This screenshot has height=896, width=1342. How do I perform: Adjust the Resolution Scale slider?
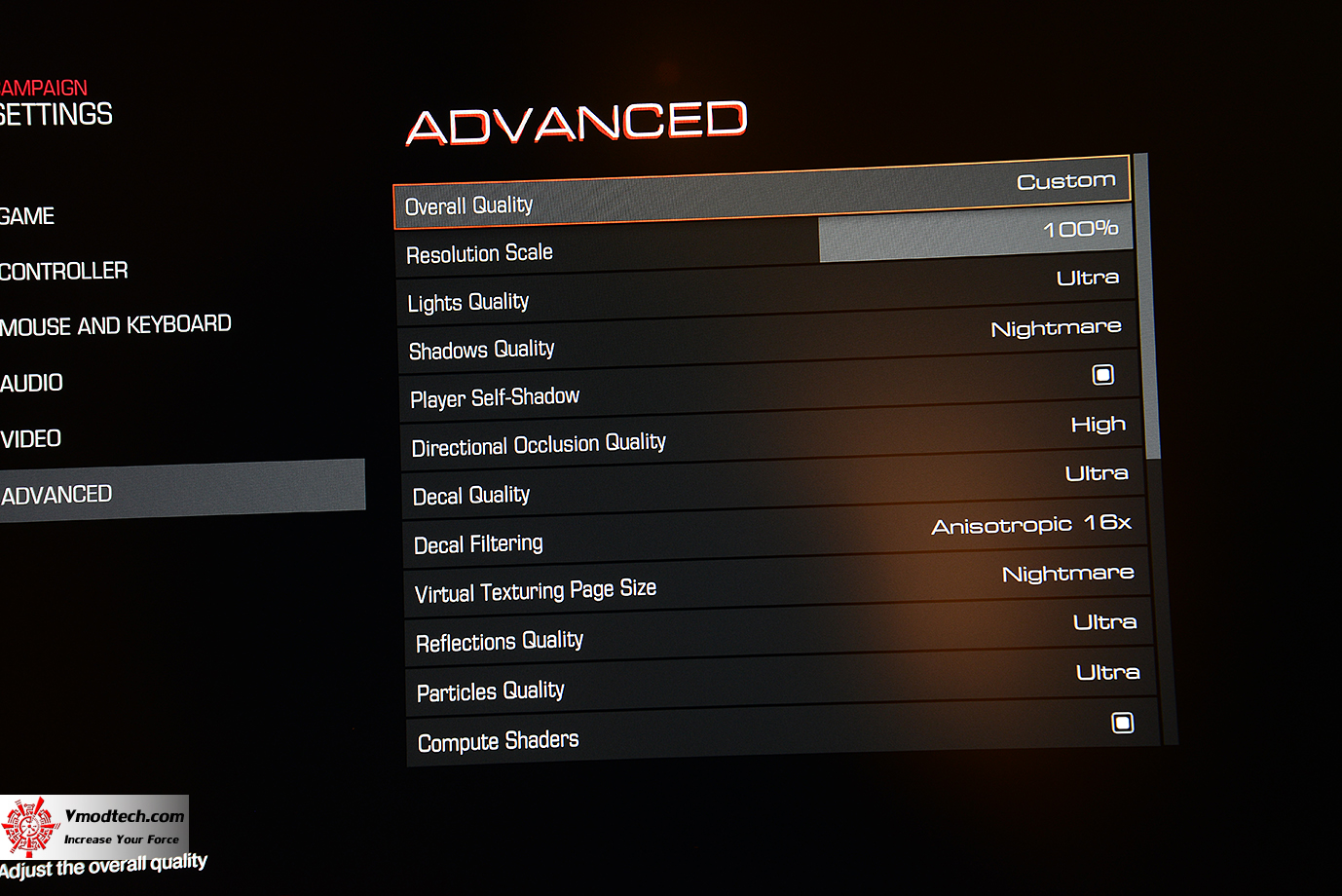pyautogui.click(x=974, y=236)
